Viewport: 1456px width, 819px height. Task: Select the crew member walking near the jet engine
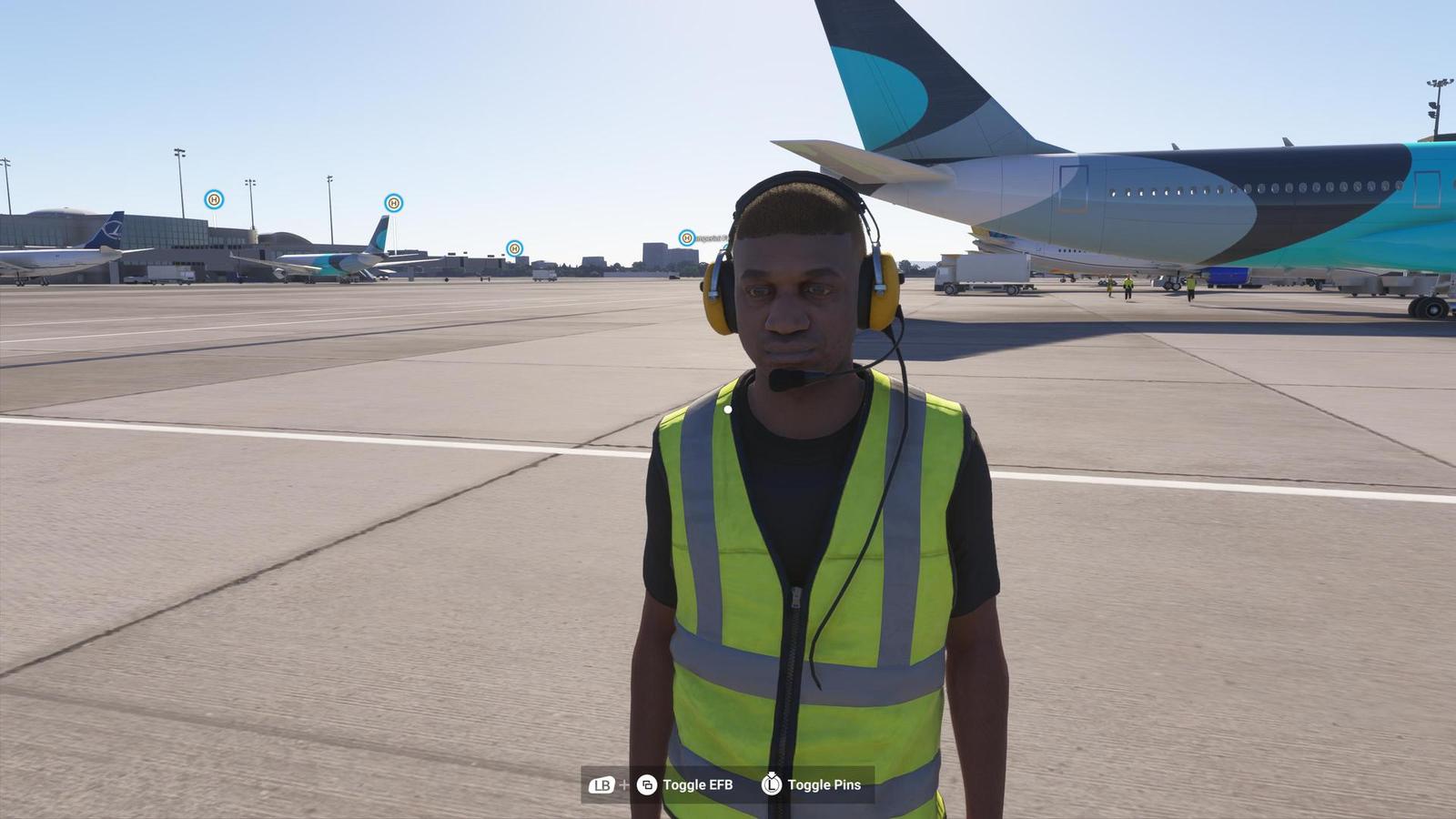click(1128, 287)
